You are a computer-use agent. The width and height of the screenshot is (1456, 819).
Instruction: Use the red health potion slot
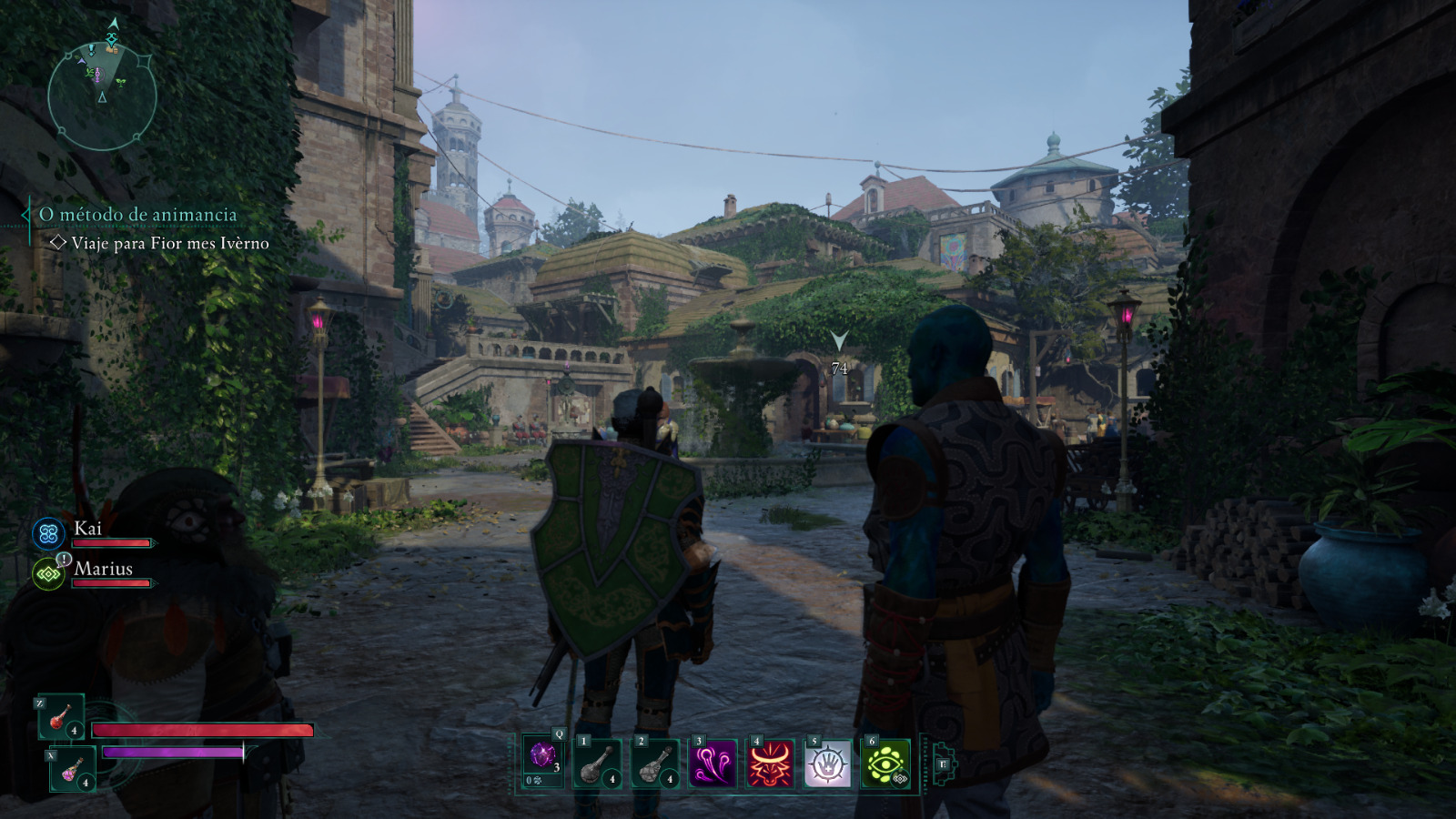tap(61, 716)
